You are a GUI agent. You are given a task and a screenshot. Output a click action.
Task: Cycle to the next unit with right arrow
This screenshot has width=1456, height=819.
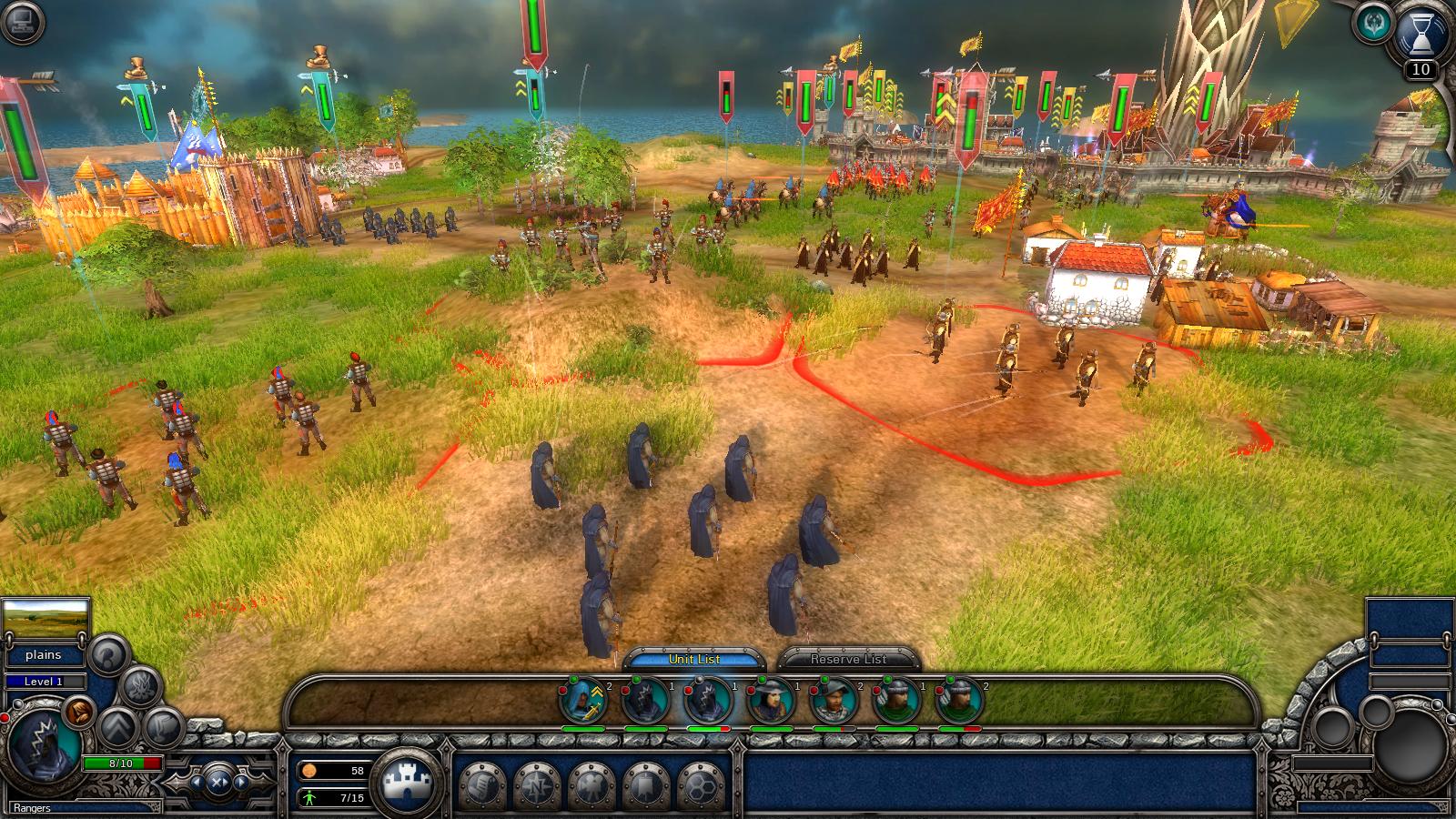point(241,781)
